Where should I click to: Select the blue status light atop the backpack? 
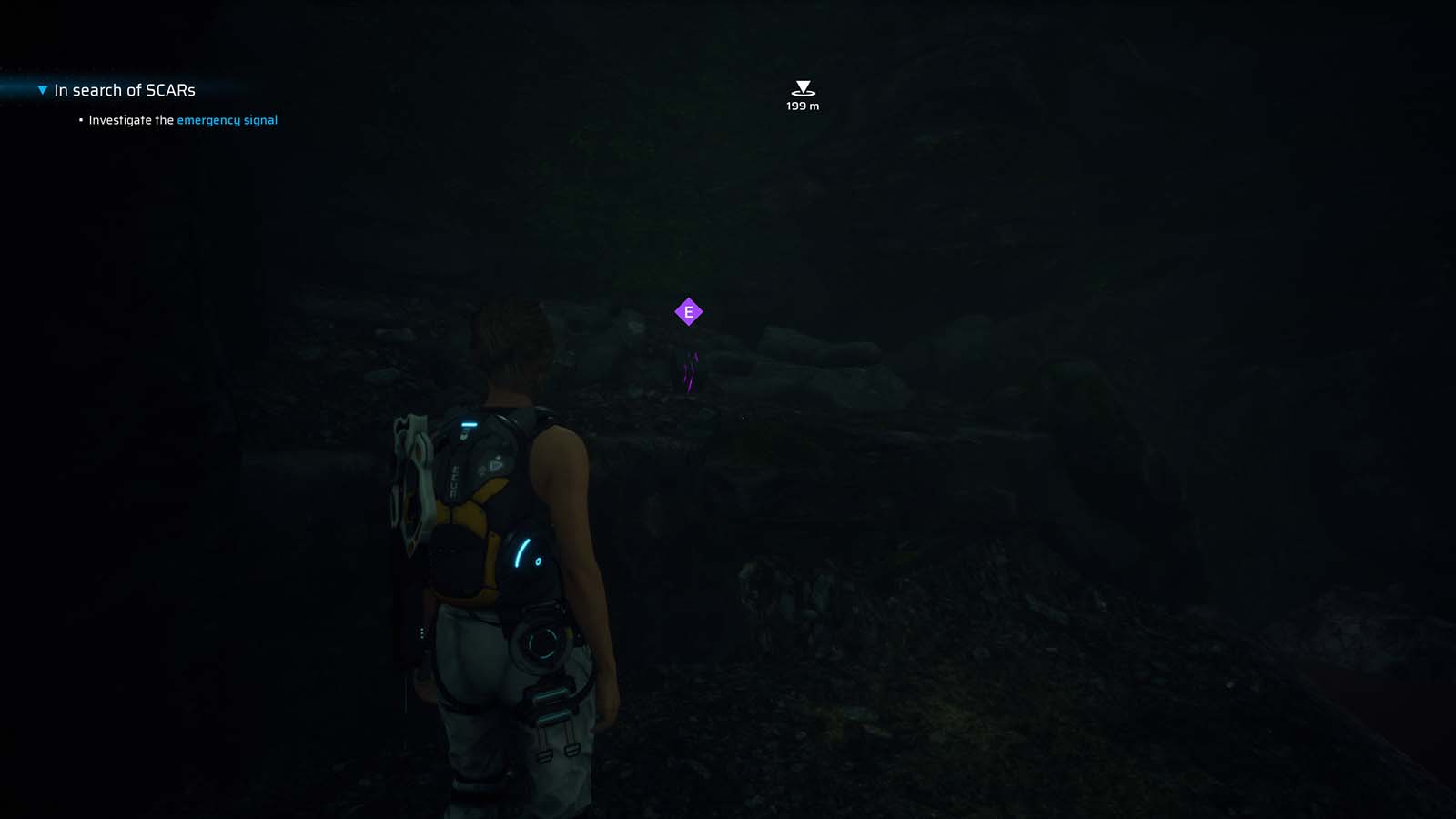click(x=469, y=423)
